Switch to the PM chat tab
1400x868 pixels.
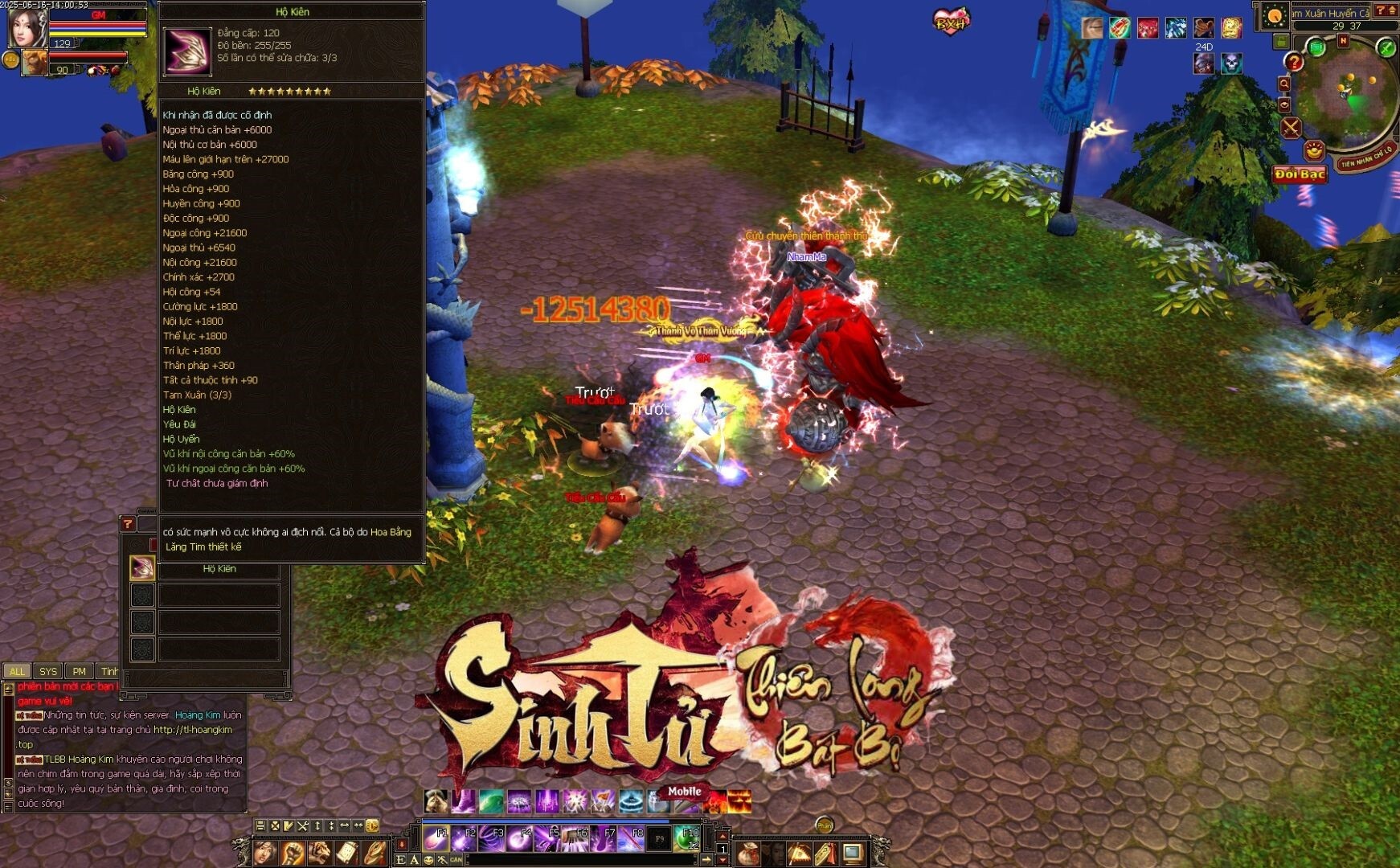click(79, 671)
